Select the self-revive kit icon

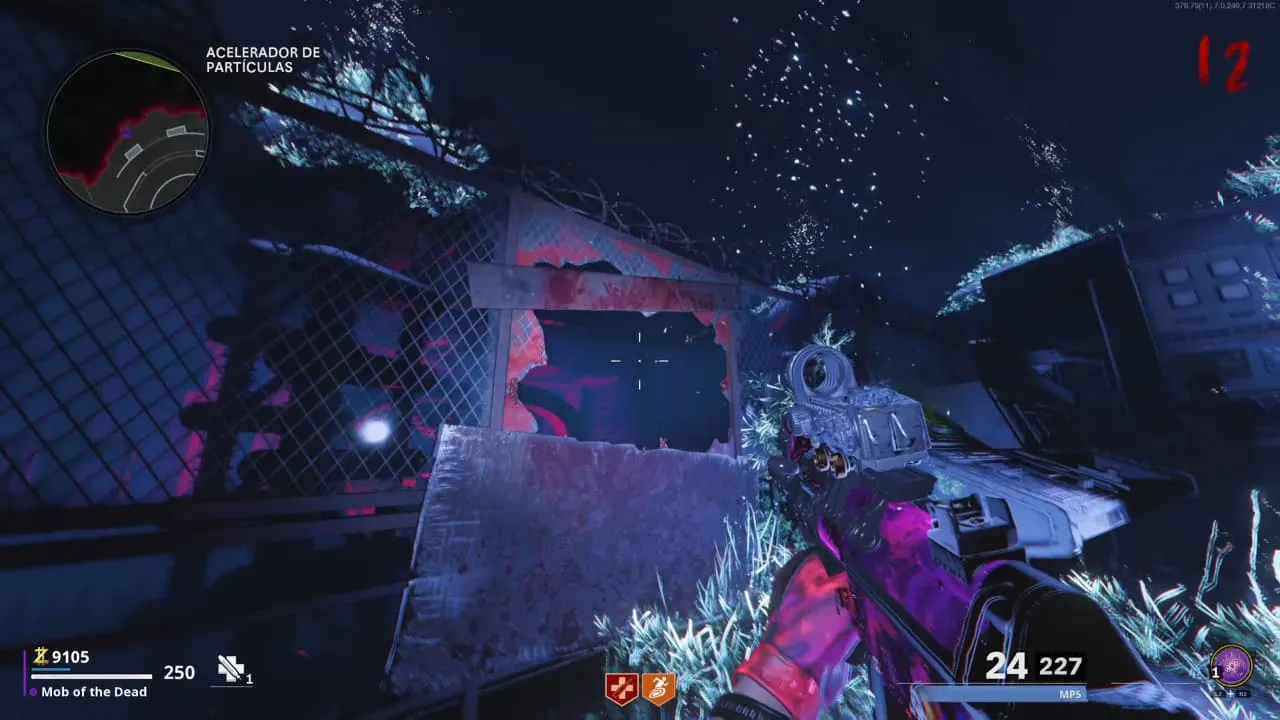point(232,670)
